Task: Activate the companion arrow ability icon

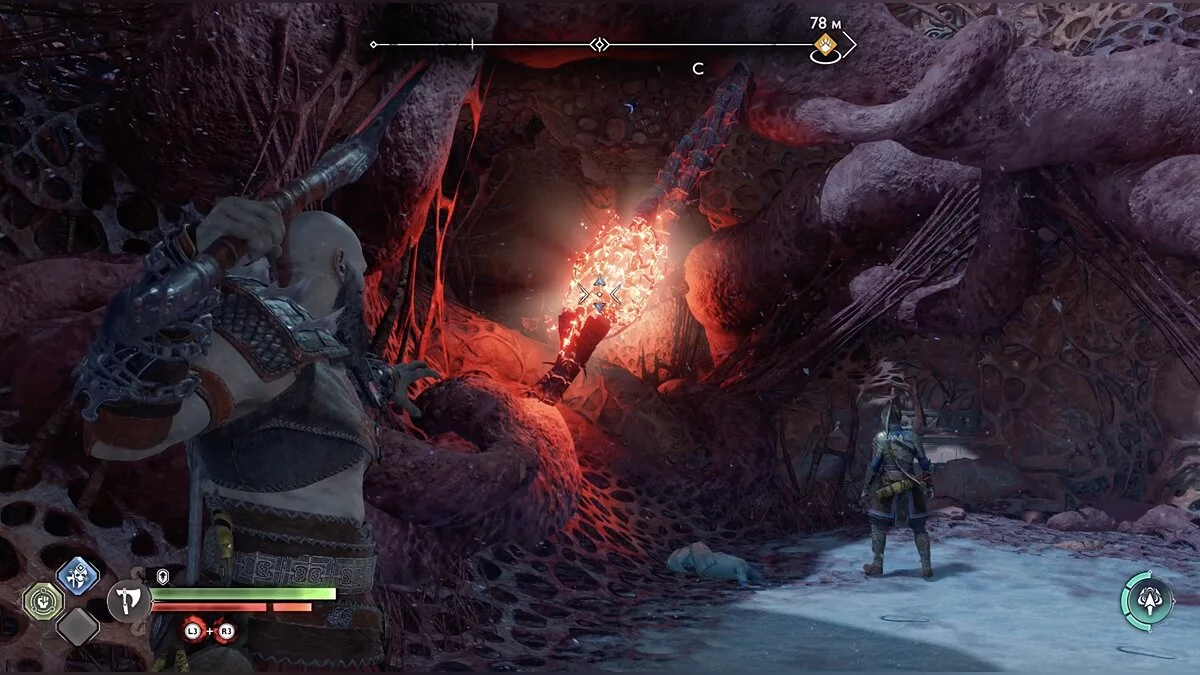Action: tap(1146, 600)
